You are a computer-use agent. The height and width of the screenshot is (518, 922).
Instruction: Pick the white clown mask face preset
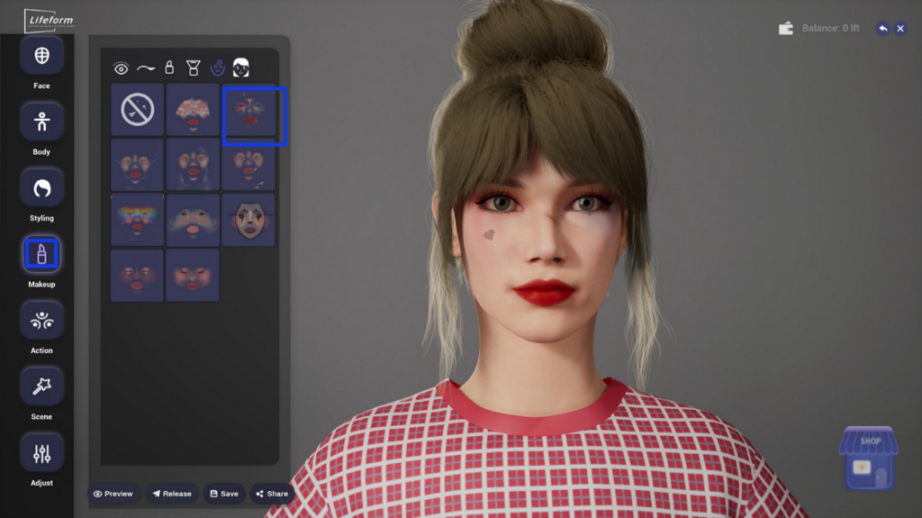coord(248,220)
